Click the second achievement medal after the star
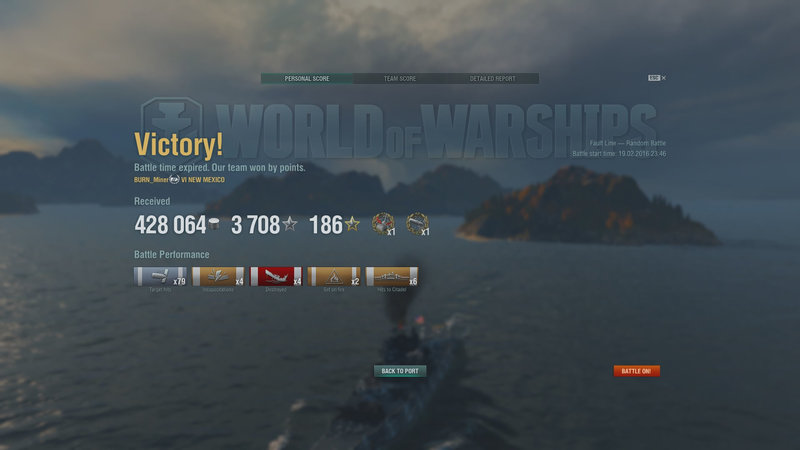 [x=418, y=223]
